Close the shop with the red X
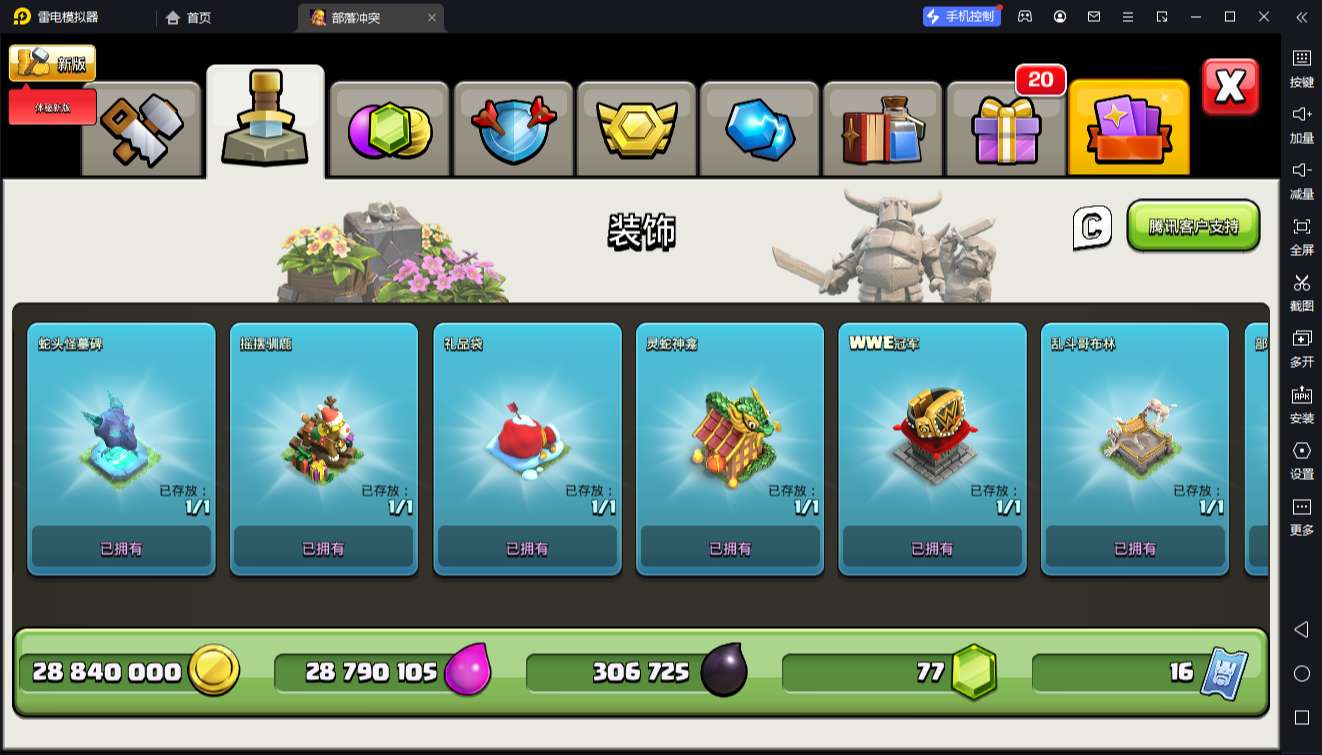Image resolution: width=1322 pixels, height=755 pixels. pos(1230,87)
